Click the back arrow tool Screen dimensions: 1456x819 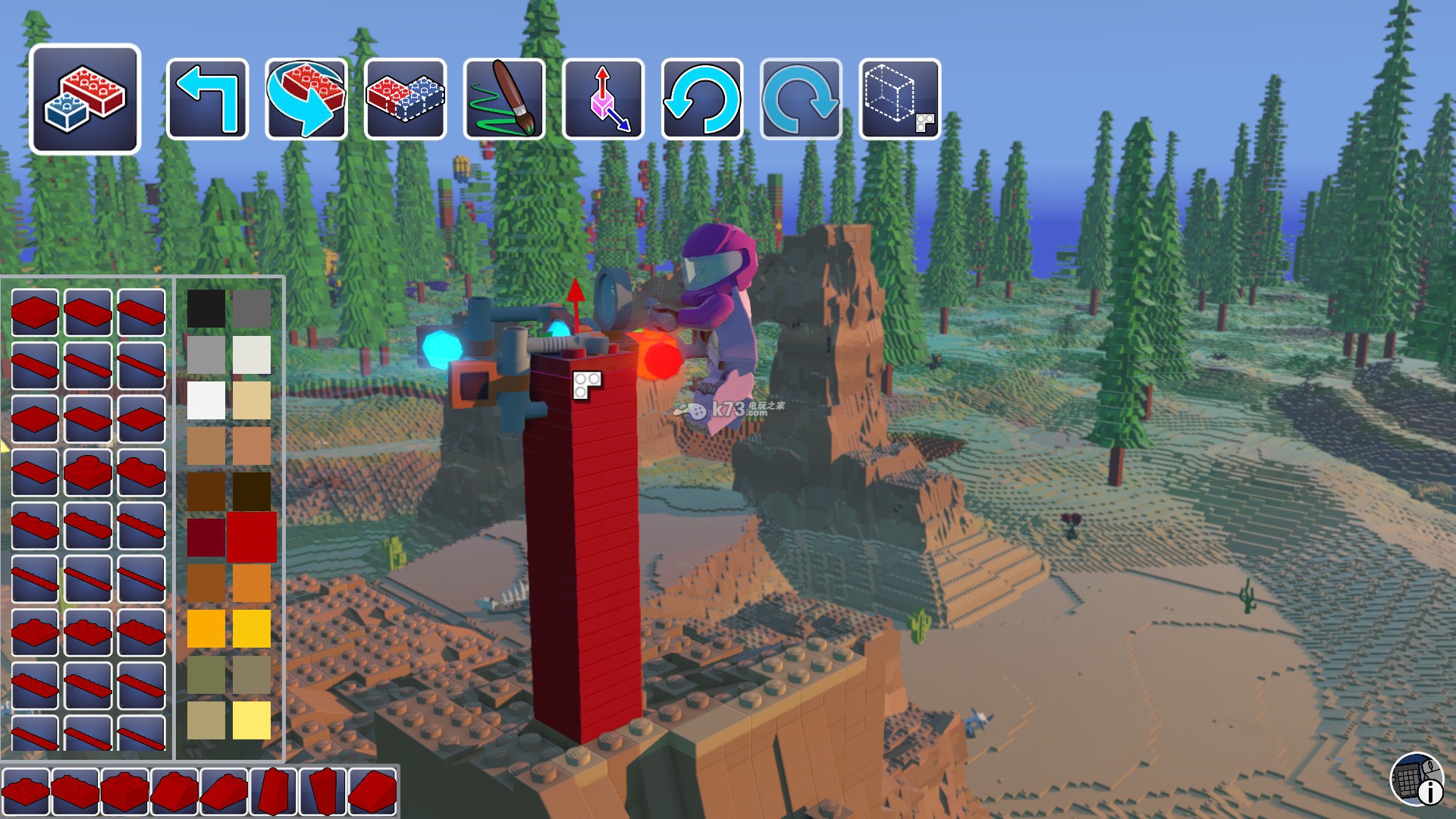(207, 99)
